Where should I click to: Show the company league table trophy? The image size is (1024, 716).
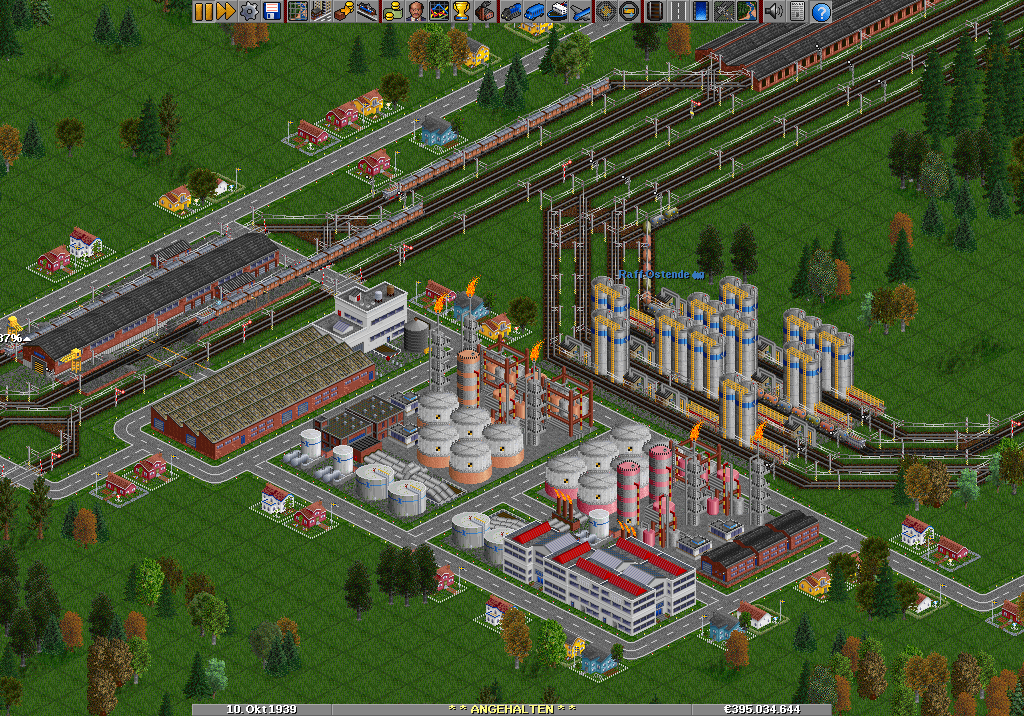(461, 12)
